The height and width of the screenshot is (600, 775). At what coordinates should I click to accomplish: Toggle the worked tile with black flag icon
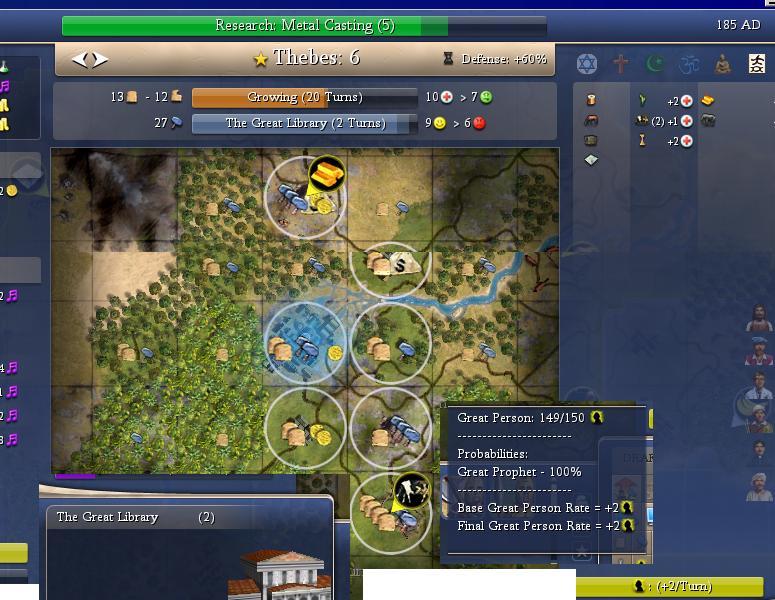pyautogui.click(x=392, y=510)
